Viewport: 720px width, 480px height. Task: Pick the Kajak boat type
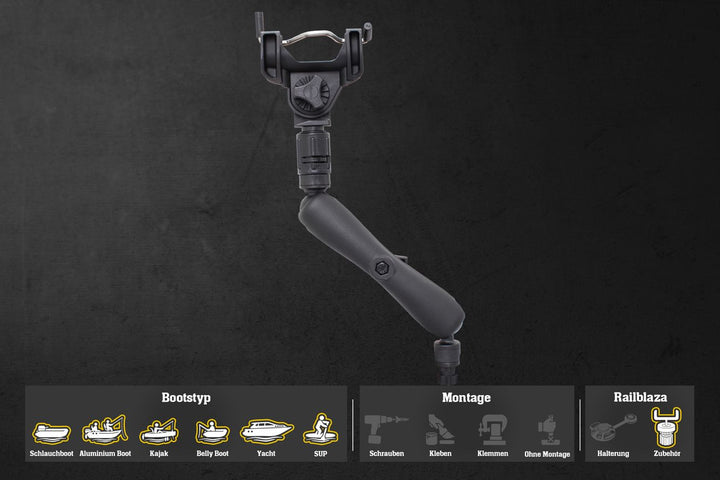[x=159, y=431]
